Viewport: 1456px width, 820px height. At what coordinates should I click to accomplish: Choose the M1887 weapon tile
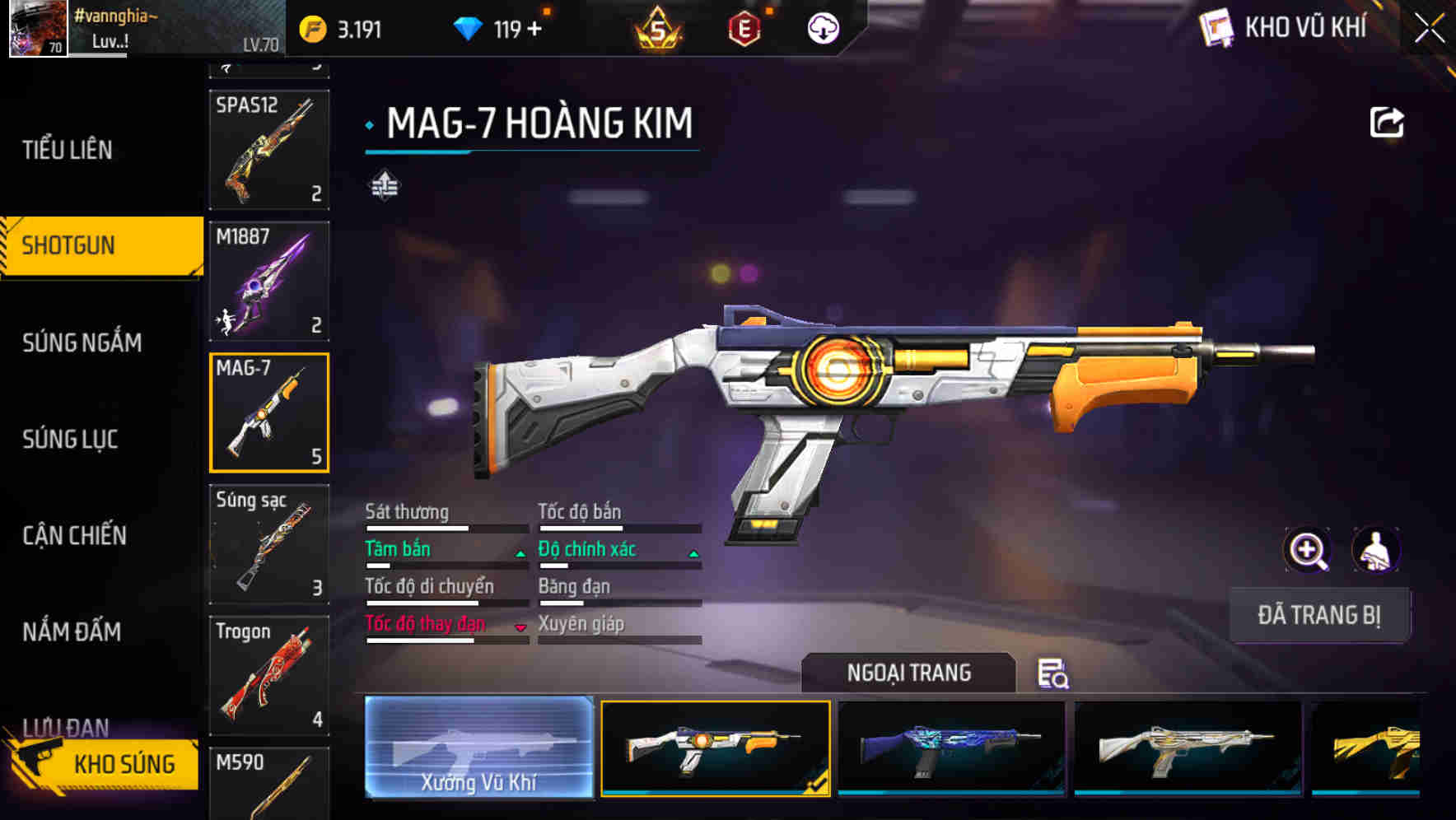269,281
